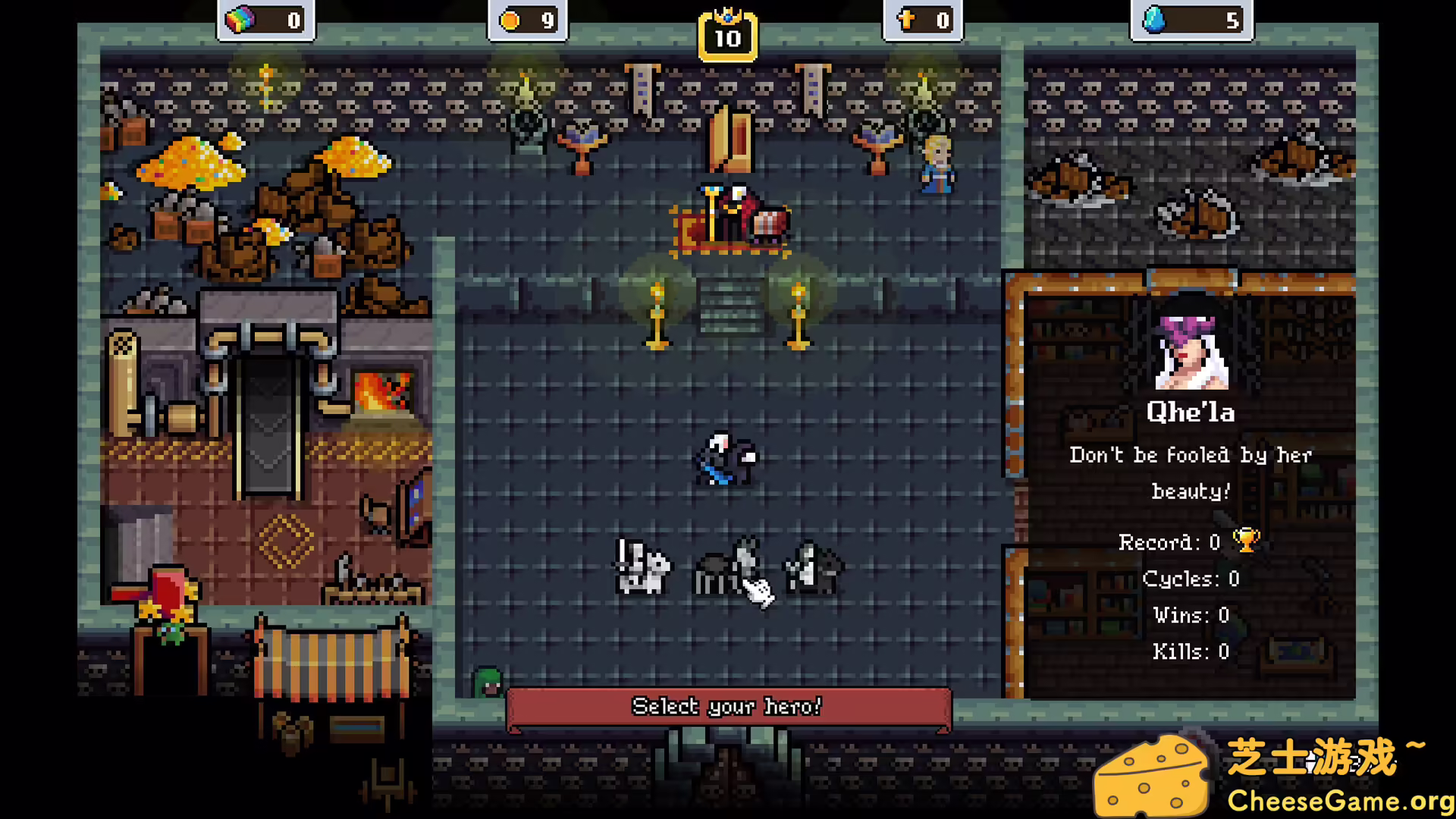Click the Kills: 0 stat line
The width and height of the screenshot is (1456, 819).
point(1190,651)
